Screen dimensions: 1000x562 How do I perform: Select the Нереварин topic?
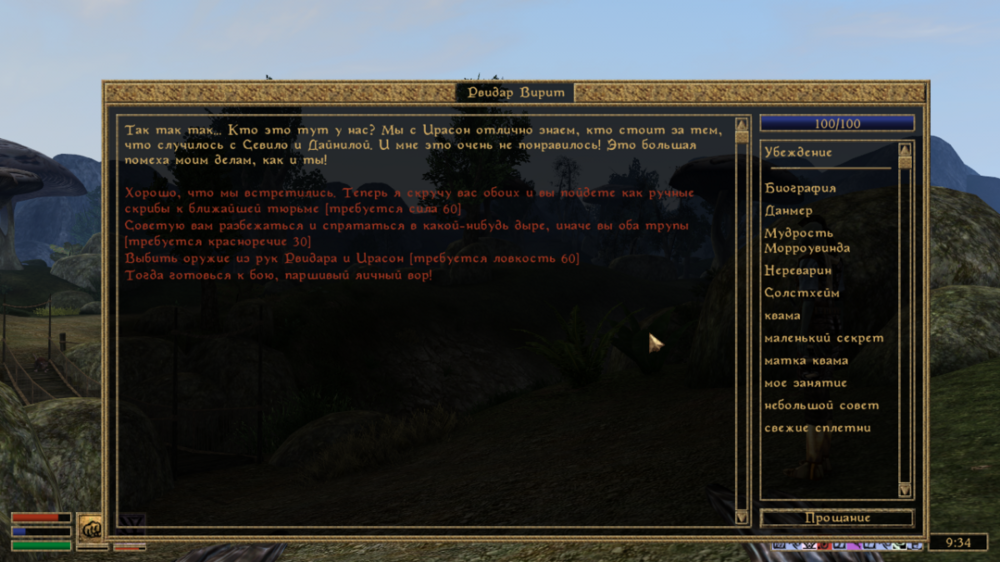[x=798, y=270]
